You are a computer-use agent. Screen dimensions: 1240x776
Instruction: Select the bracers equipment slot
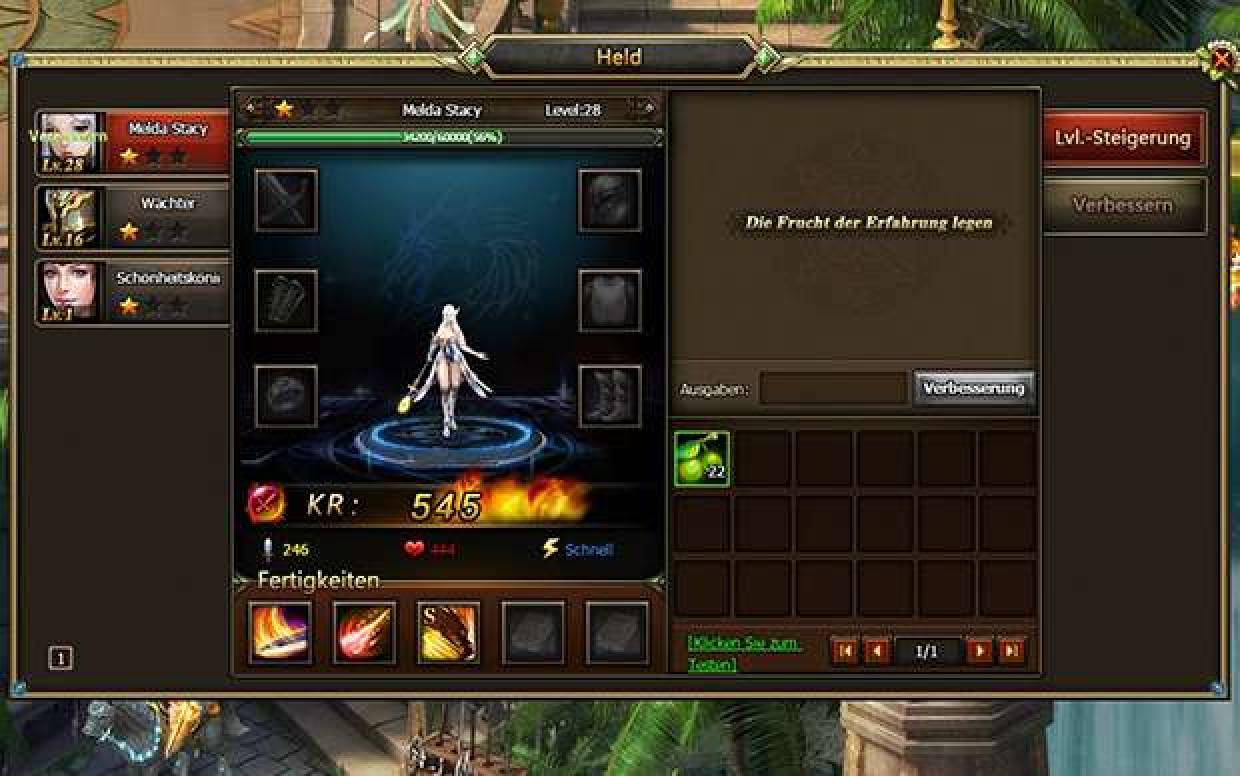point(286,299)
